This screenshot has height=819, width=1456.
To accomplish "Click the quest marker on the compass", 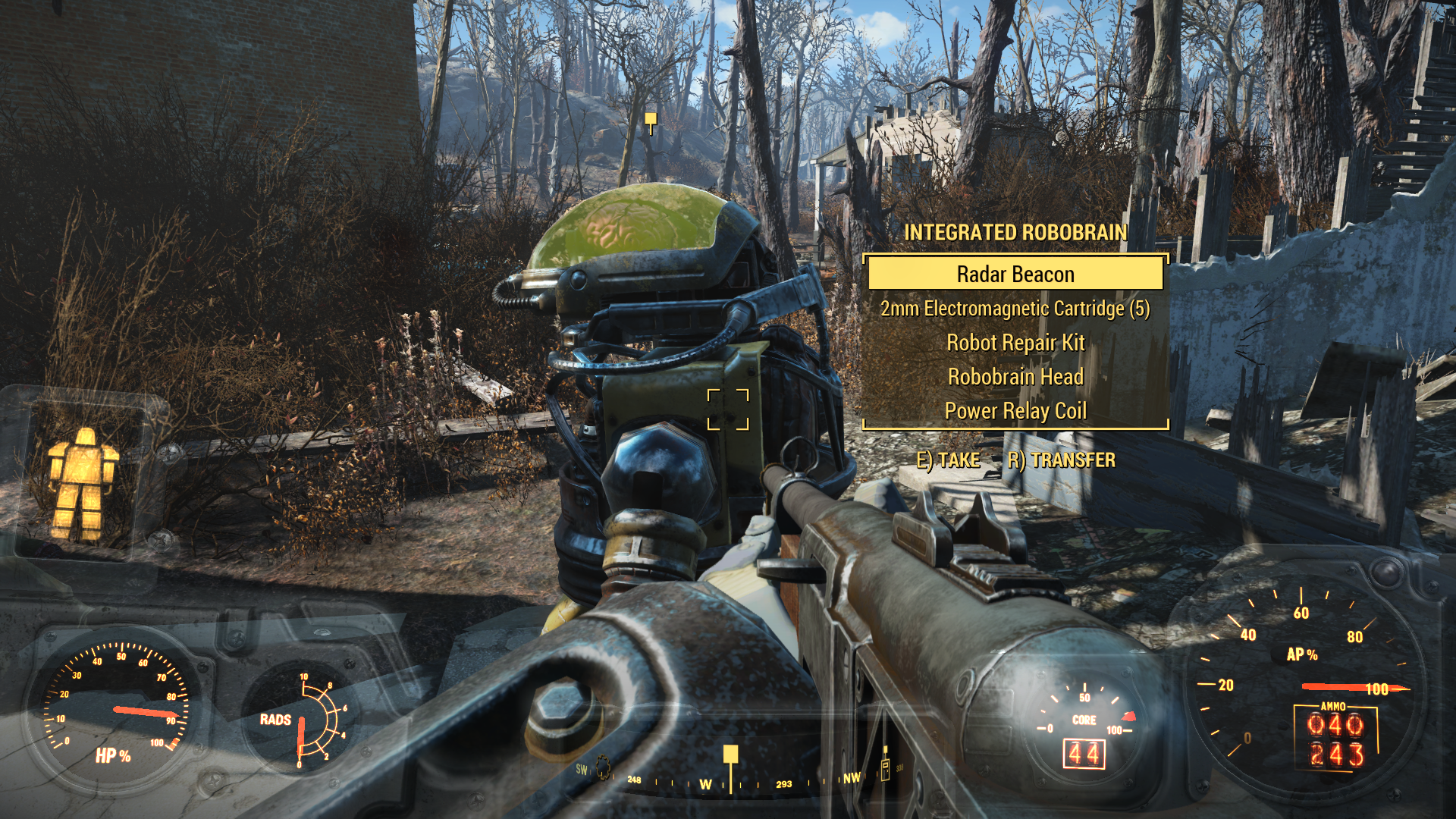I will click(730, 755).
